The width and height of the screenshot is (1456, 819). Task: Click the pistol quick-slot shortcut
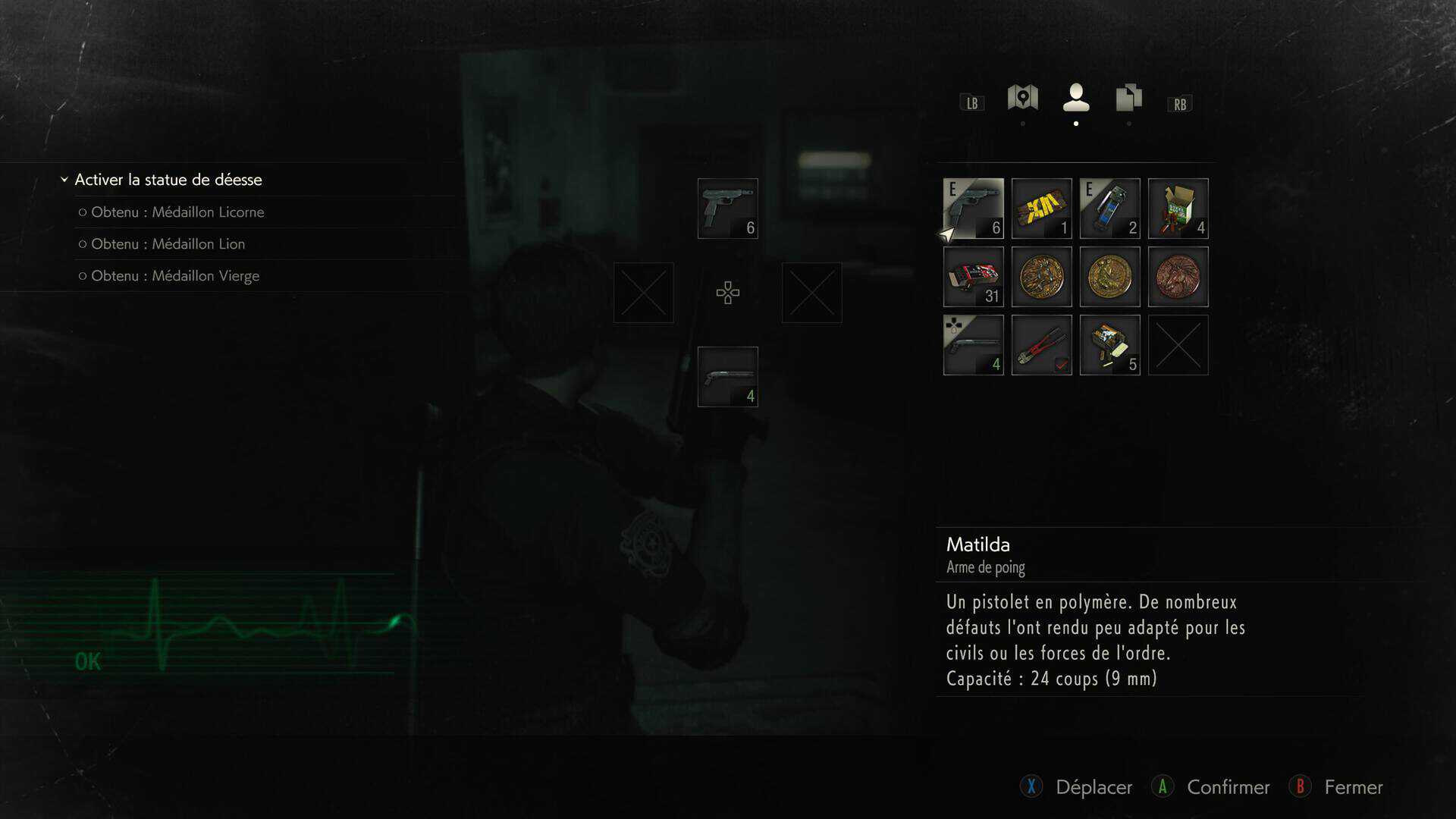[x=727, y=209]
